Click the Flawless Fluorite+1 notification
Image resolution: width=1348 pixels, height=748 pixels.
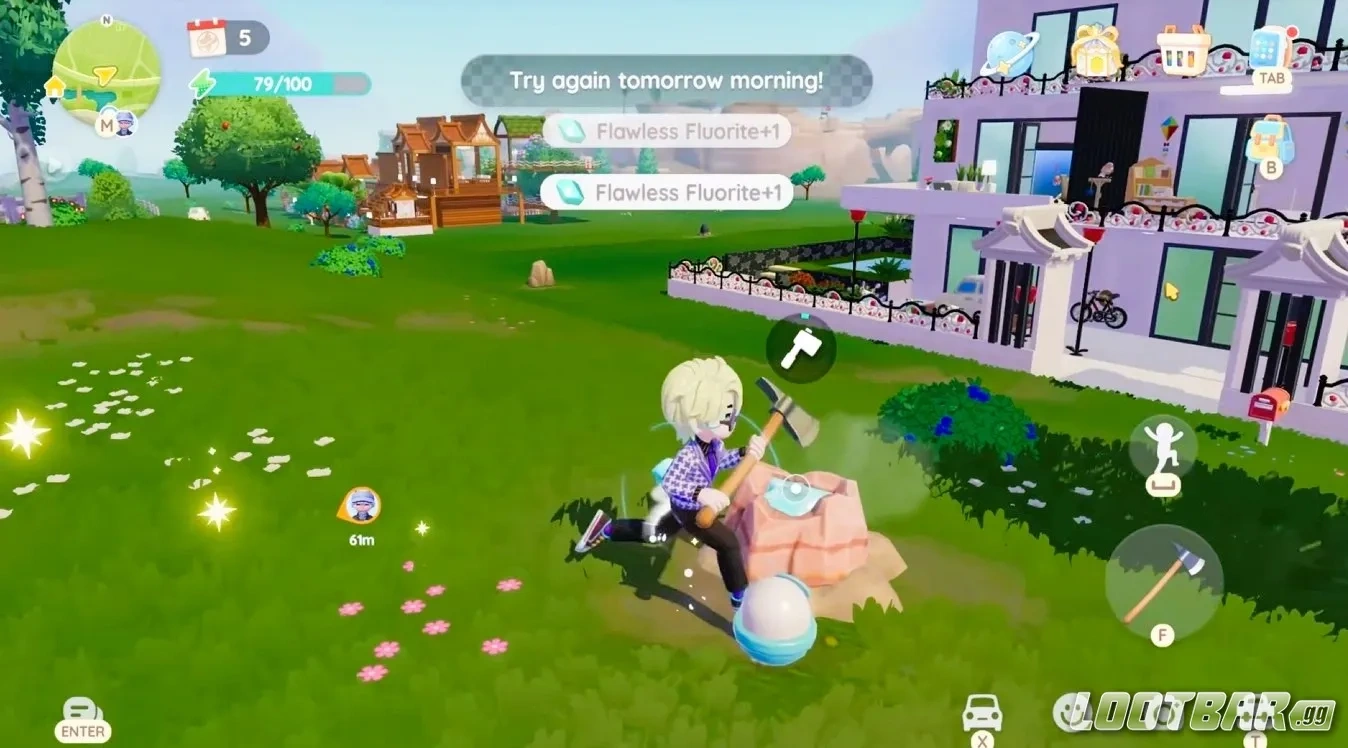coord(668,132)
